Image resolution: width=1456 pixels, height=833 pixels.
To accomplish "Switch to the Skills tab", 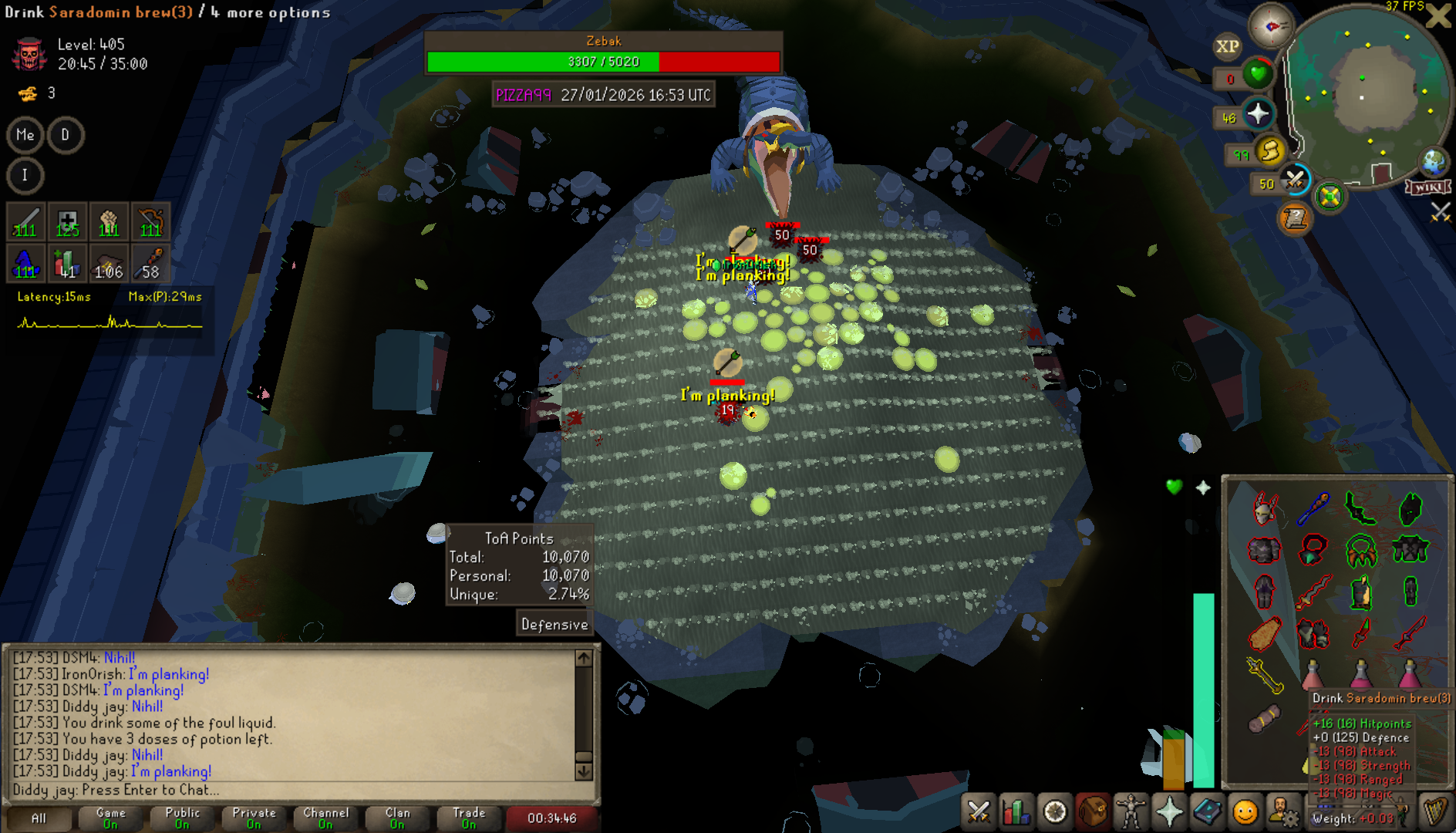I will [1016, 812].
